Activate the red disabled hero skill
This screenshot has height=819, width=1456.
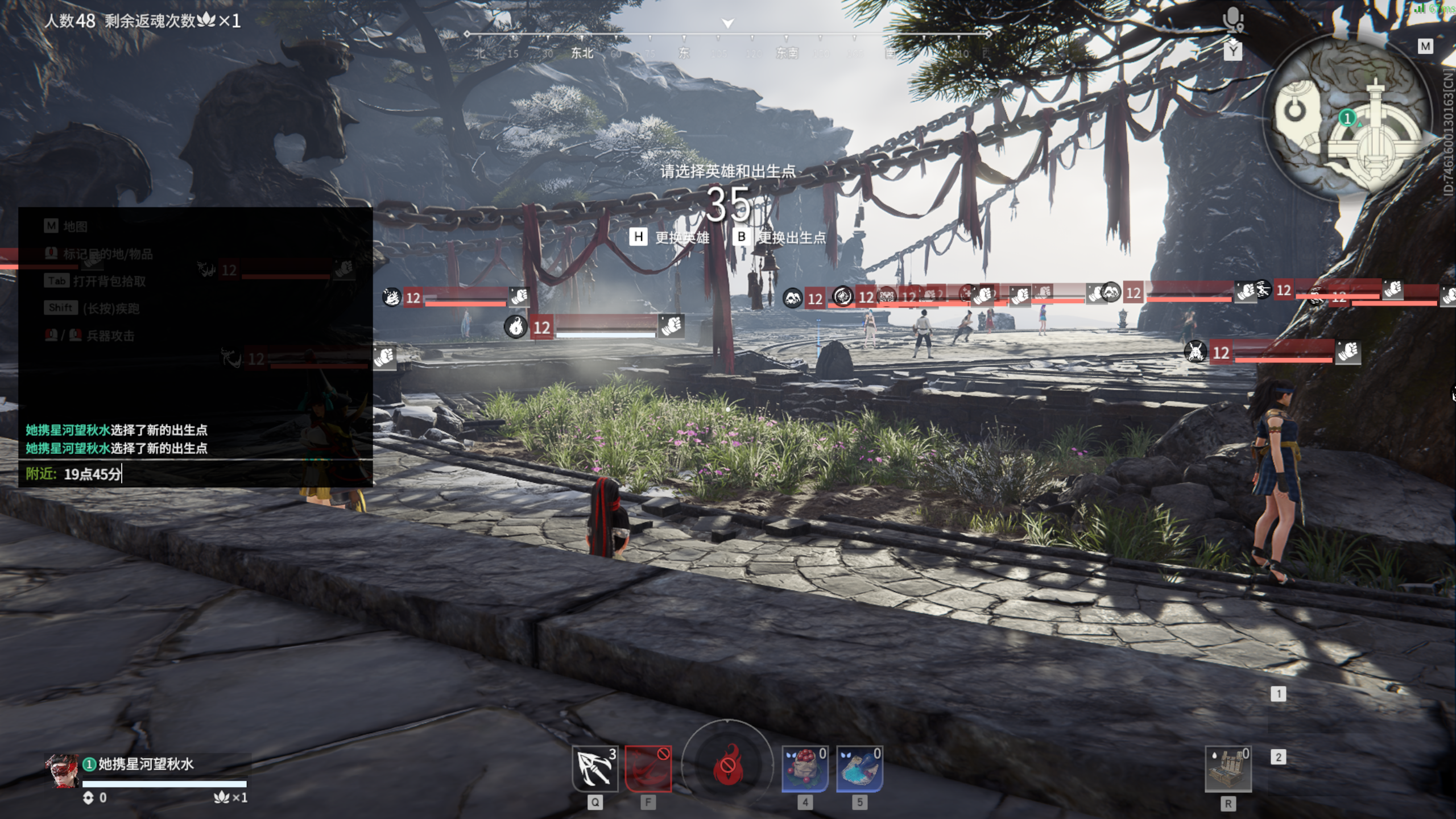pyautogui.click(x=648, y=768)
